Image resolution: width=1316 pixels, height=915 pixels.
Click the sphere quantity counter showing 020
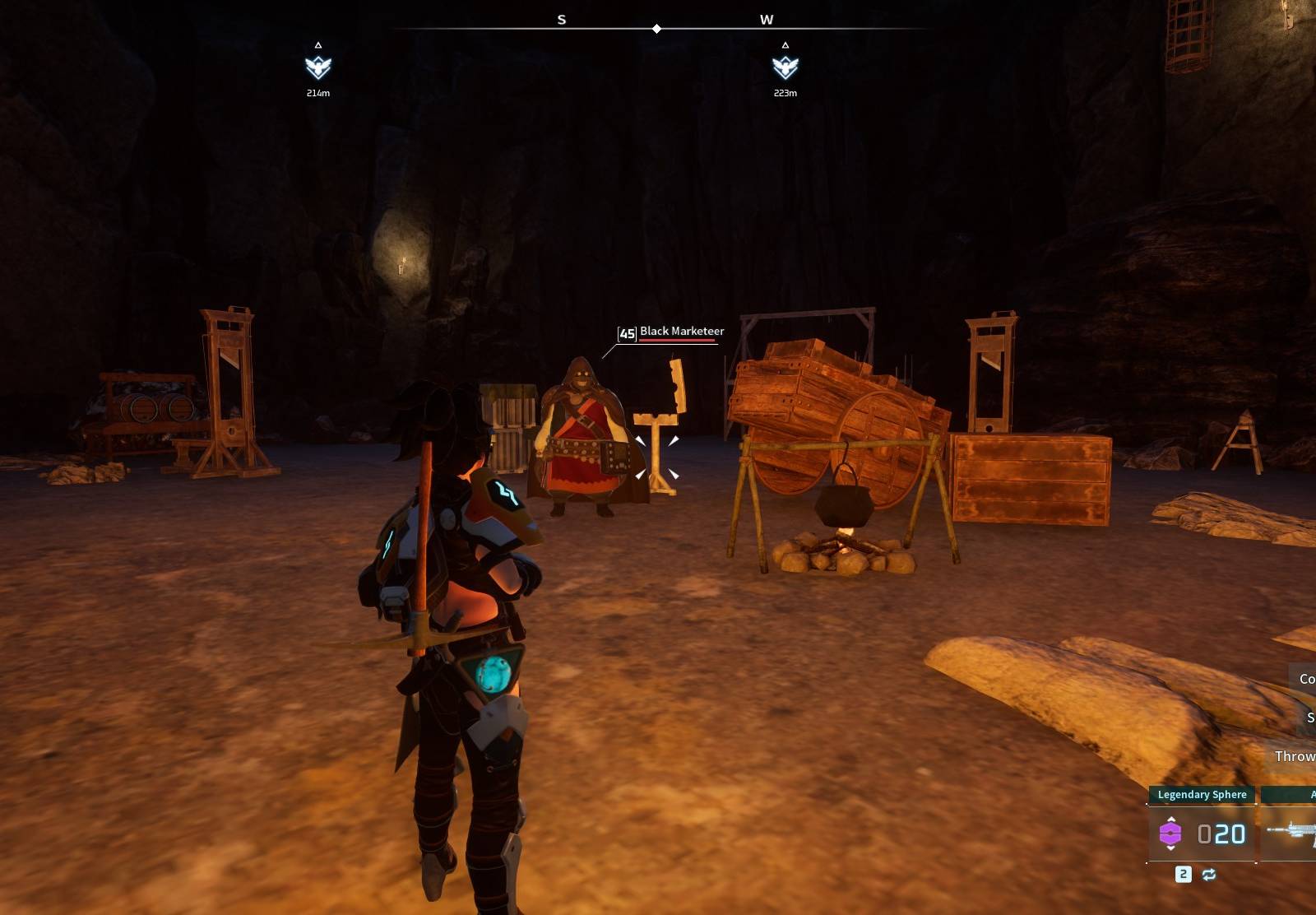click(1221, 834)
